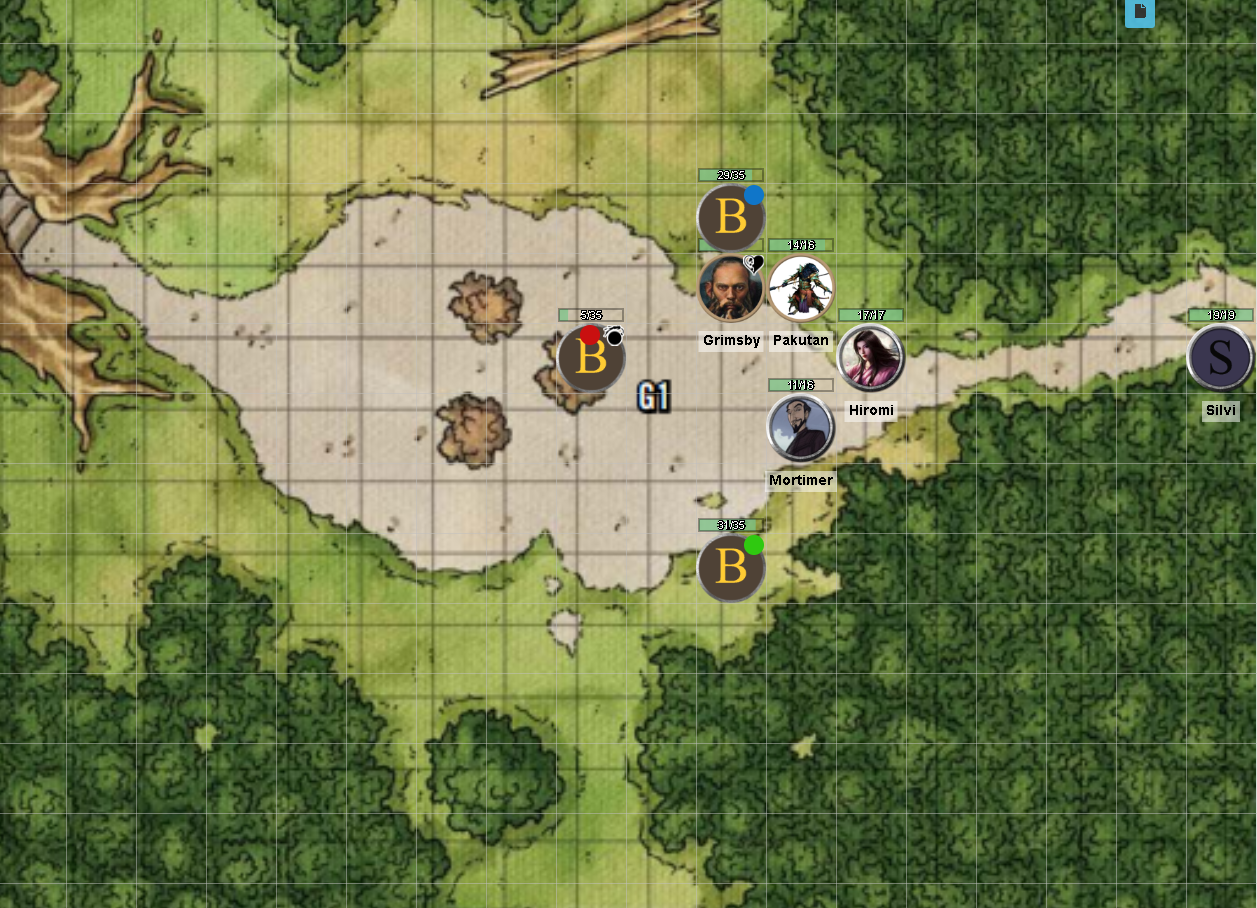The image size is (1257, 908).
Task: Select the Silvi token marked S
Action: [1220, 358]
